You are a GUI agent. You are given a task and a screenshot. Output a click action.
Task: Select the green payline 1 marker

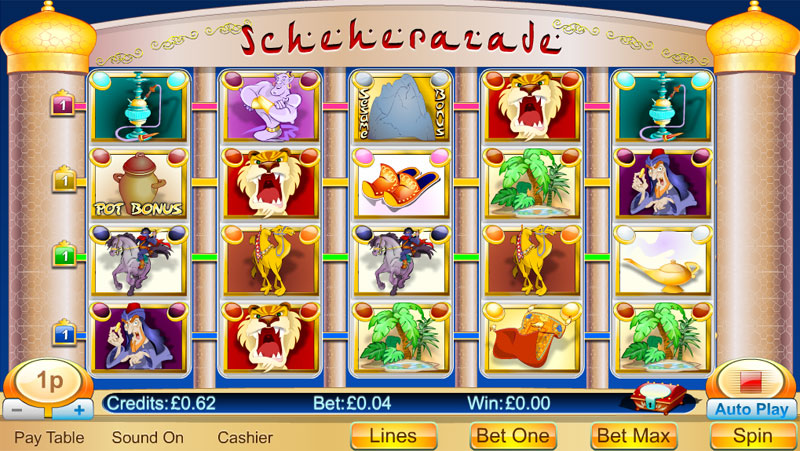click(64, 256)
